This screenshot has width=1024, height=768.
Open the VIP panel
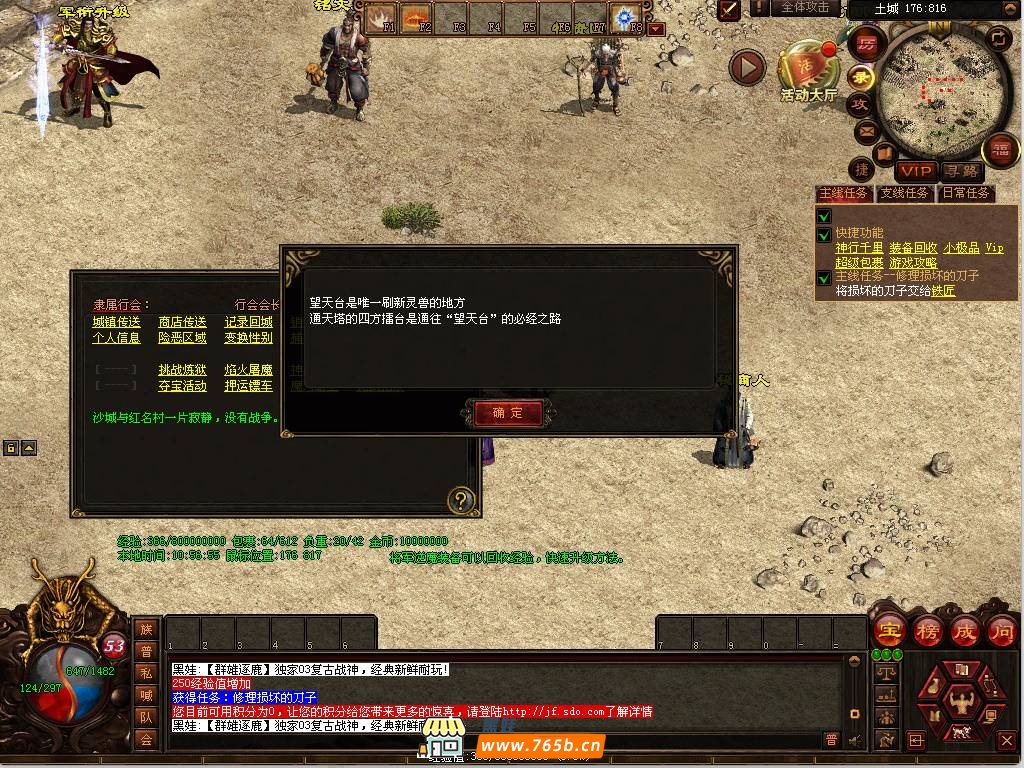pos(915,171)
